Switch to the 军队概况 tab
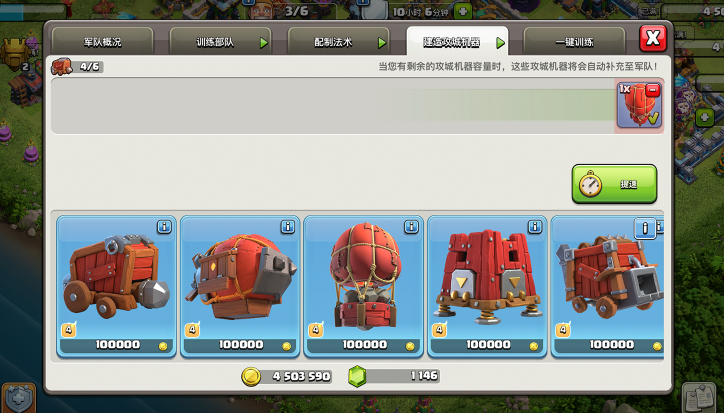The width and height of the screenshot is (724, 413). click(x=102, y=42)
